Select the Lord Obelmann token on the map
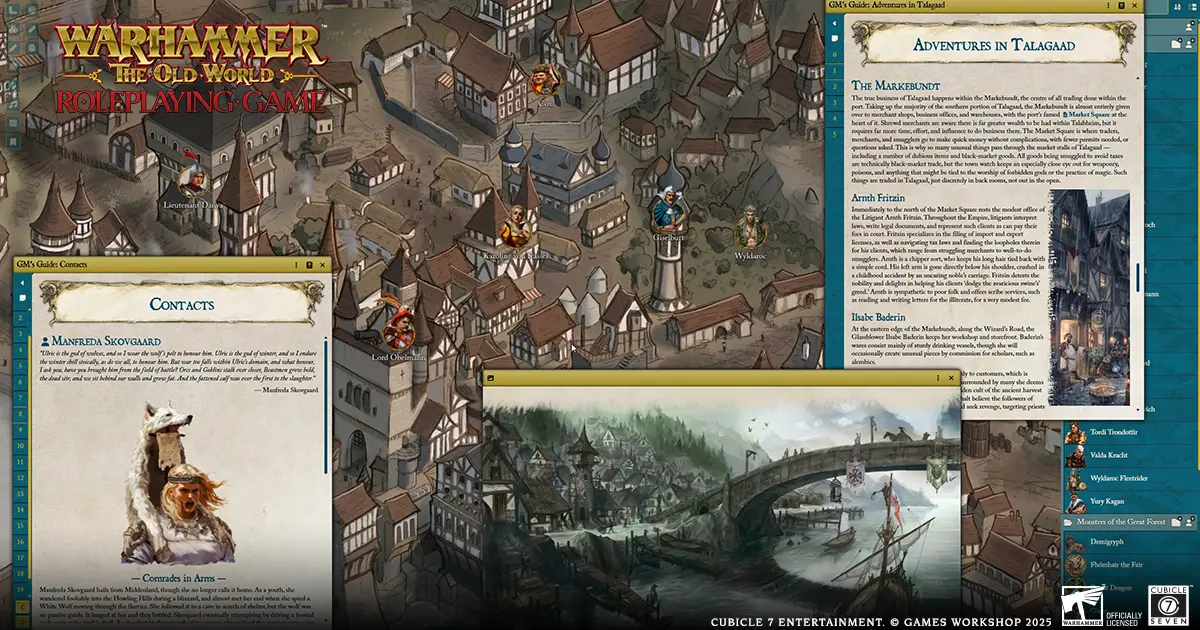The height and width of the screenshot is (630, 1200). (399, 330)
